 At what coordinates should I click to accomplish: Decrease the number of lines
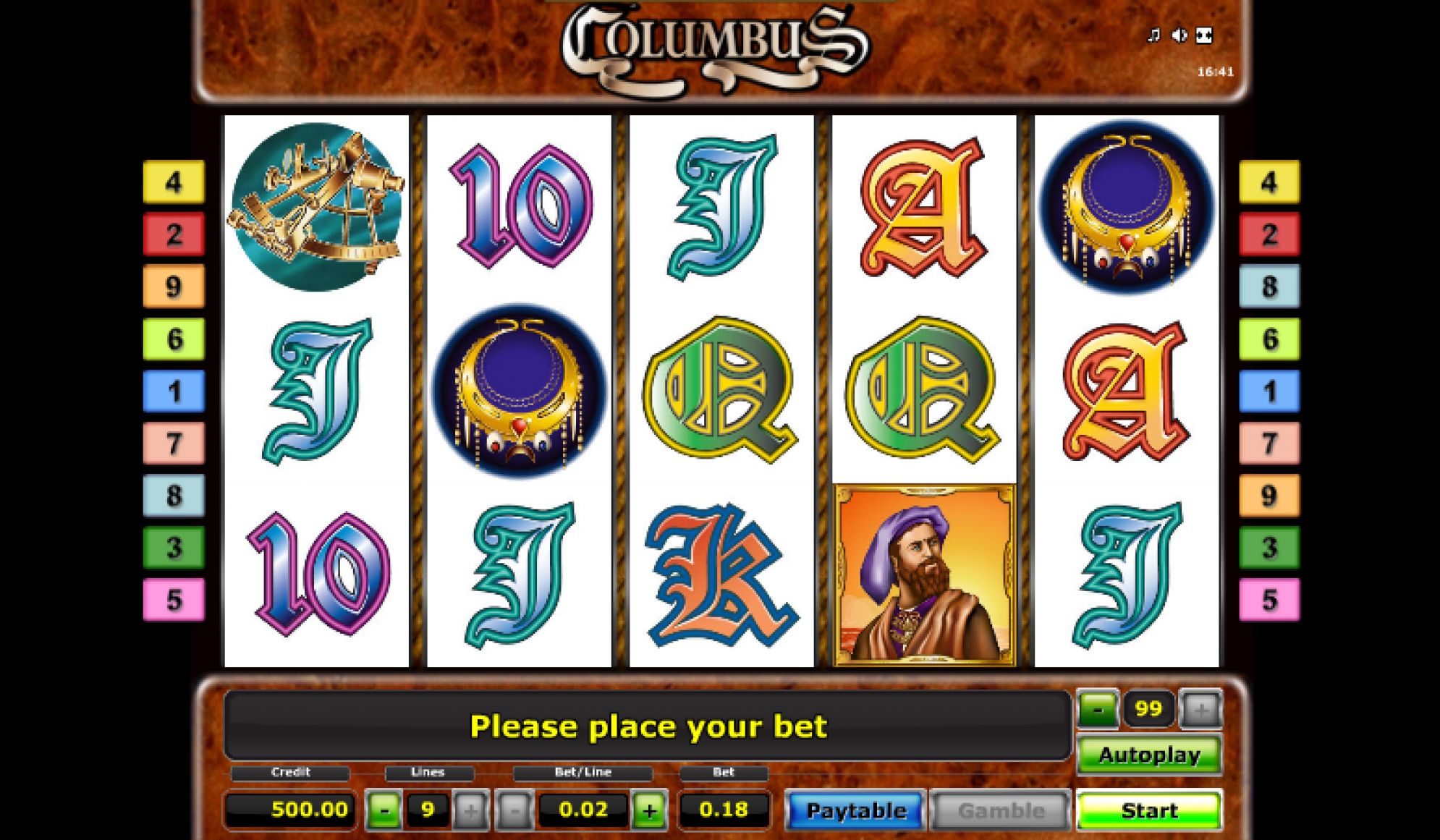click(x=384, y=810)
